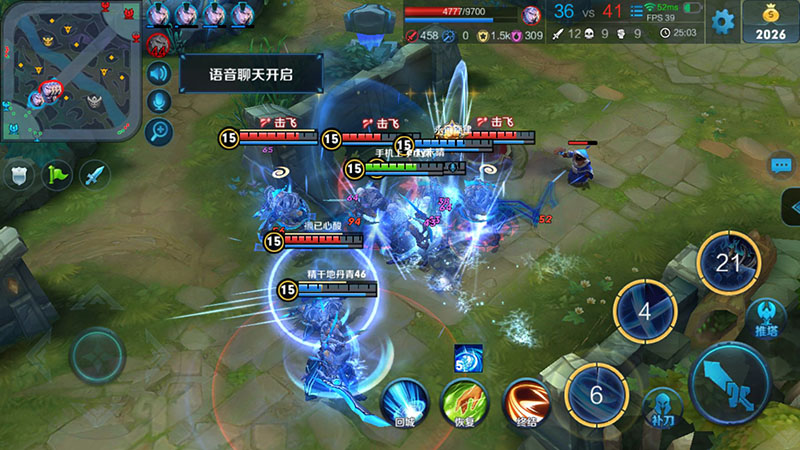The width and height of the screenshot is (800, 450).
Task: Trigger the skill on 4 second cooldown
Action: tap(644, 311)
